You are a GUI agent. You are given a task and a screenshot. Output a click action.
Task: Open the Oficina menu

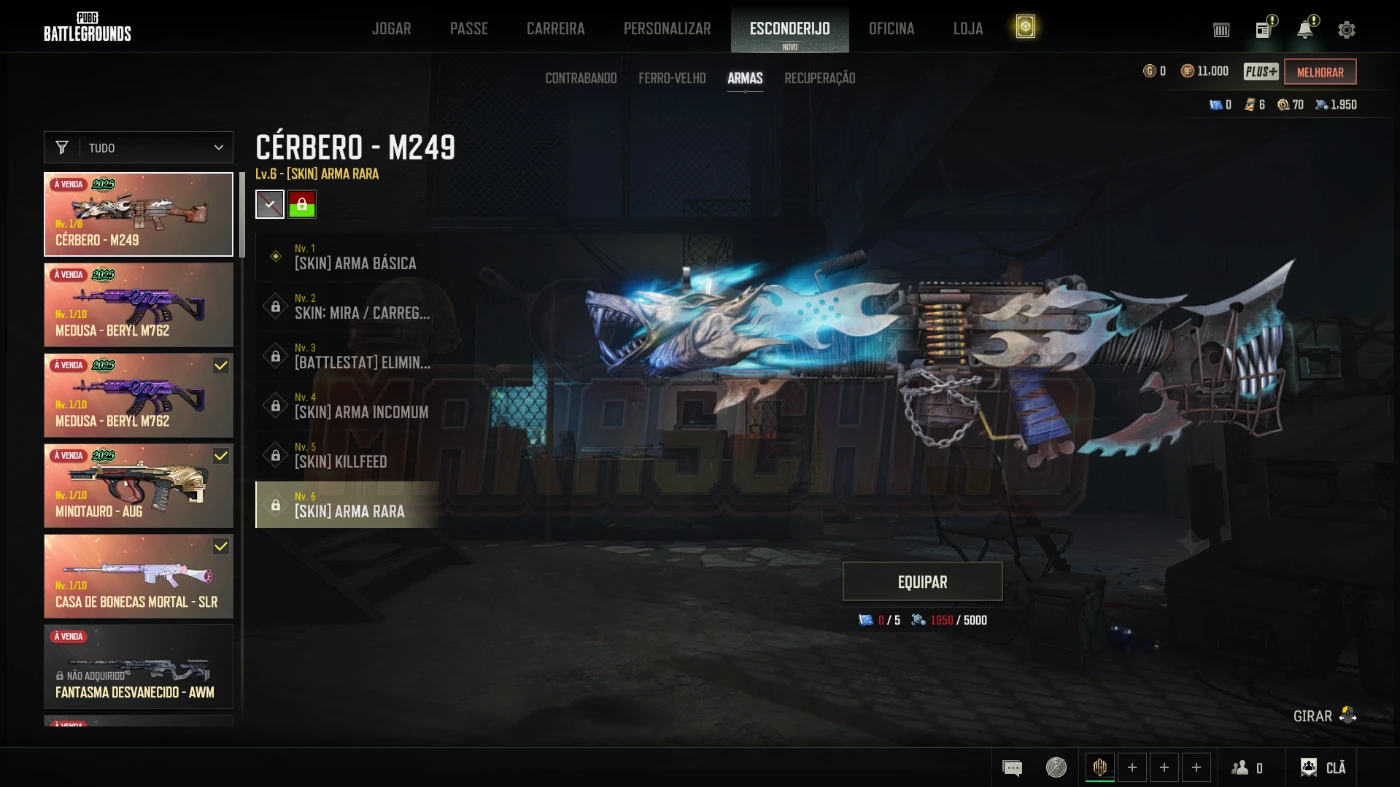891,28
